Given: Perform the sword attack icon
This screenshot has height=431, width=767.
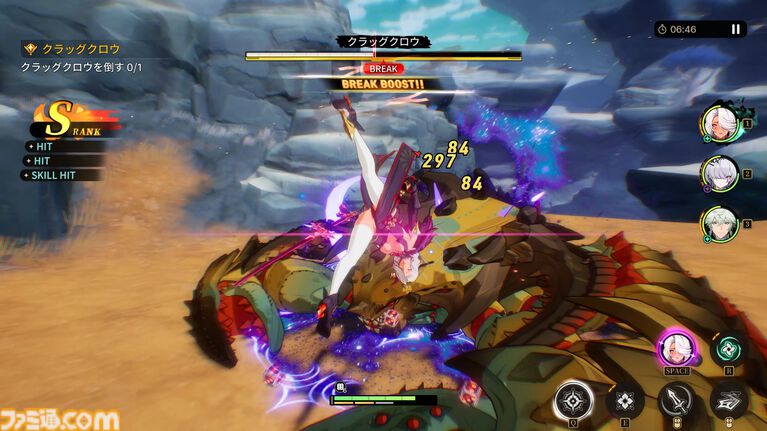Looking at the screenshot, I should [677, 402].
